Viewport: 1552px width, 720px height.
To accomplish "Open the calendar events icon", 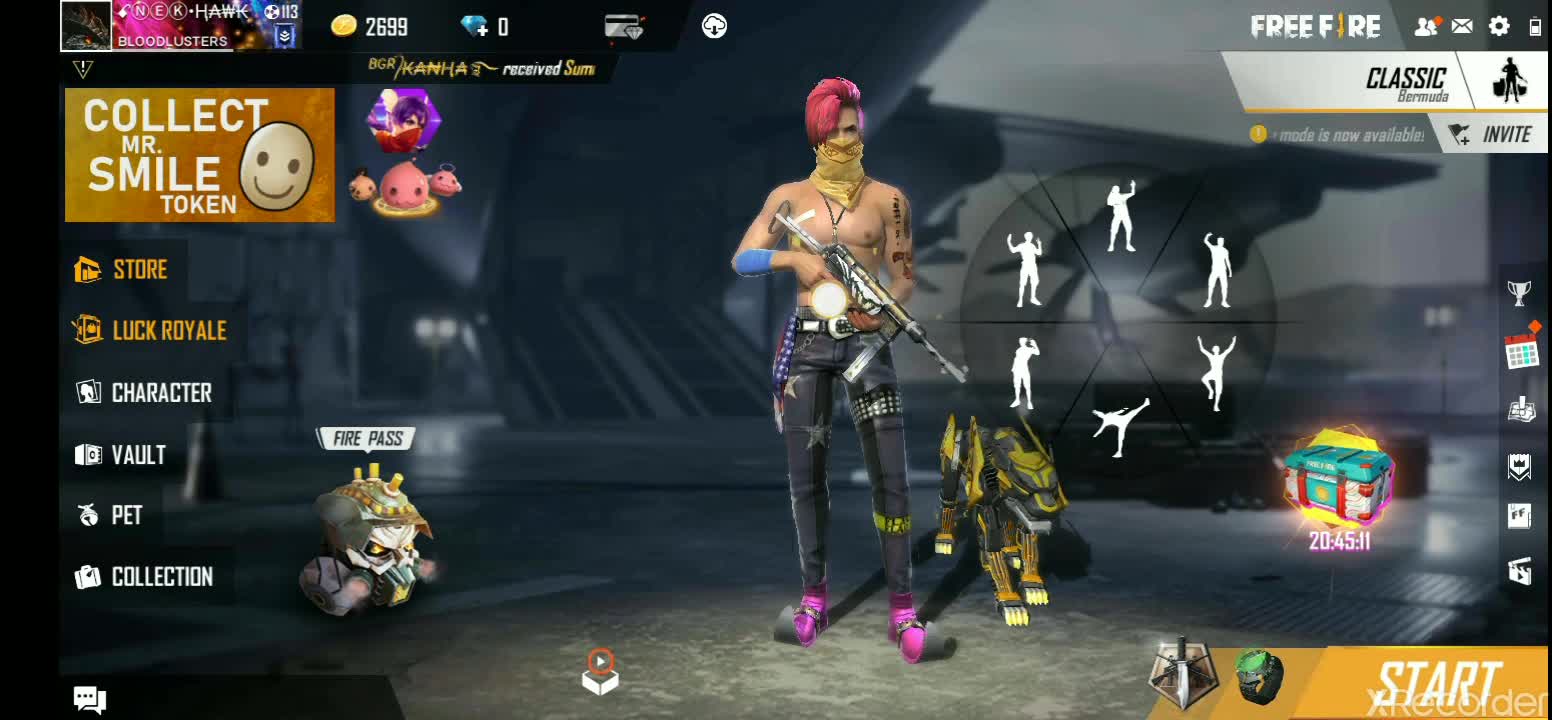I will point(1521,351).
